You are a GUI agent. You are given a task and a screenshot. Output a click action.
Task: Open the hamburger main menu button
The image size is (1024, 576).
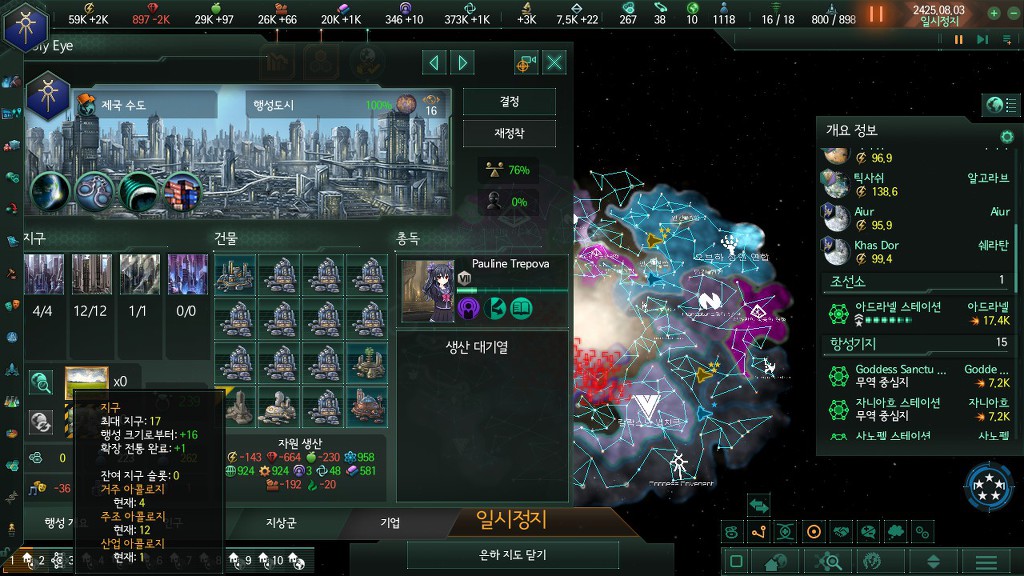click(x=986, y=562)
